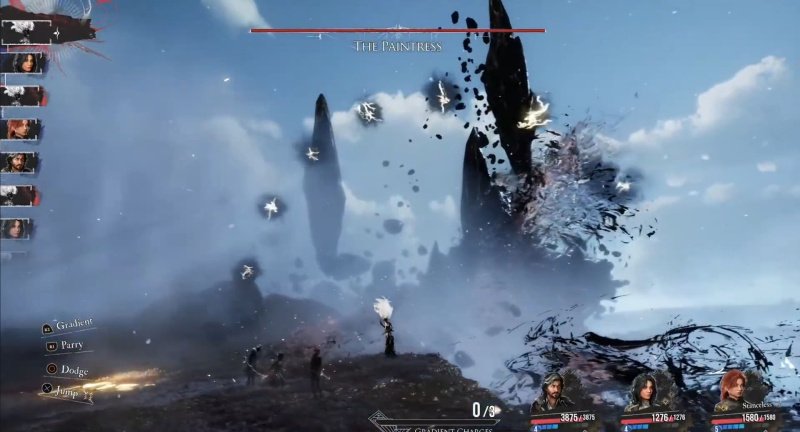Click the red-haired woman in the turn order
This screenshot has height=432, width=800.
point(21,129)
